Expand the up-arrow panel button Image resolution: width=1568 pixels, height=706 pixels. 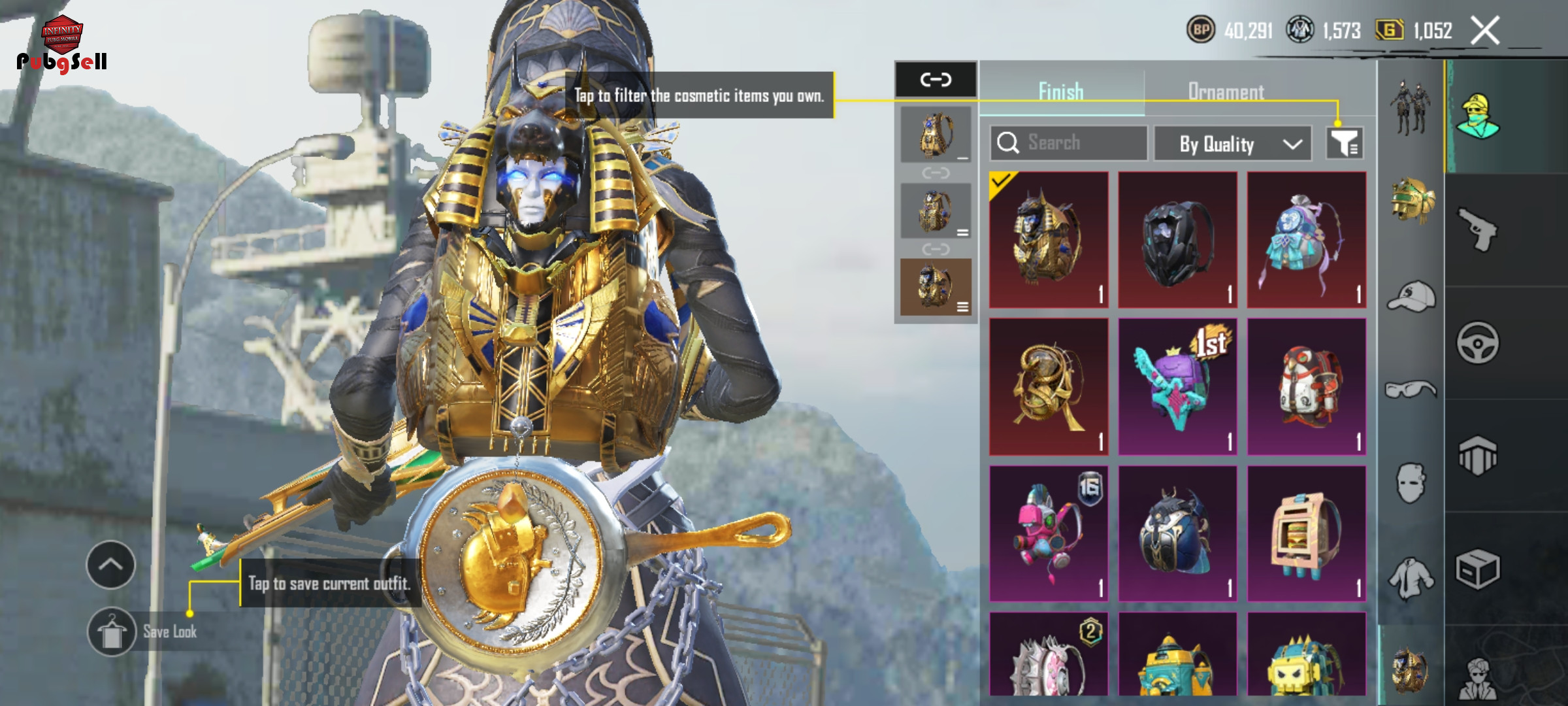click(110, 565)
